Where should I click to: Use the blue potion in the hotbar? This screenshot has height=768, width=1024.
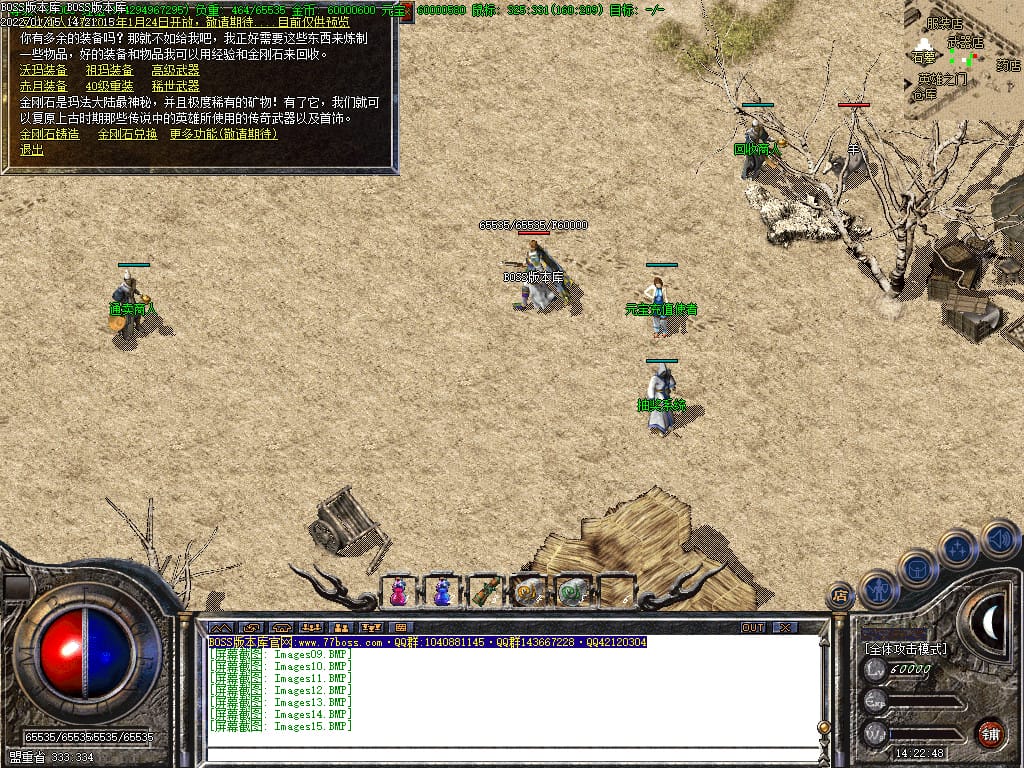tap(441, 592)
